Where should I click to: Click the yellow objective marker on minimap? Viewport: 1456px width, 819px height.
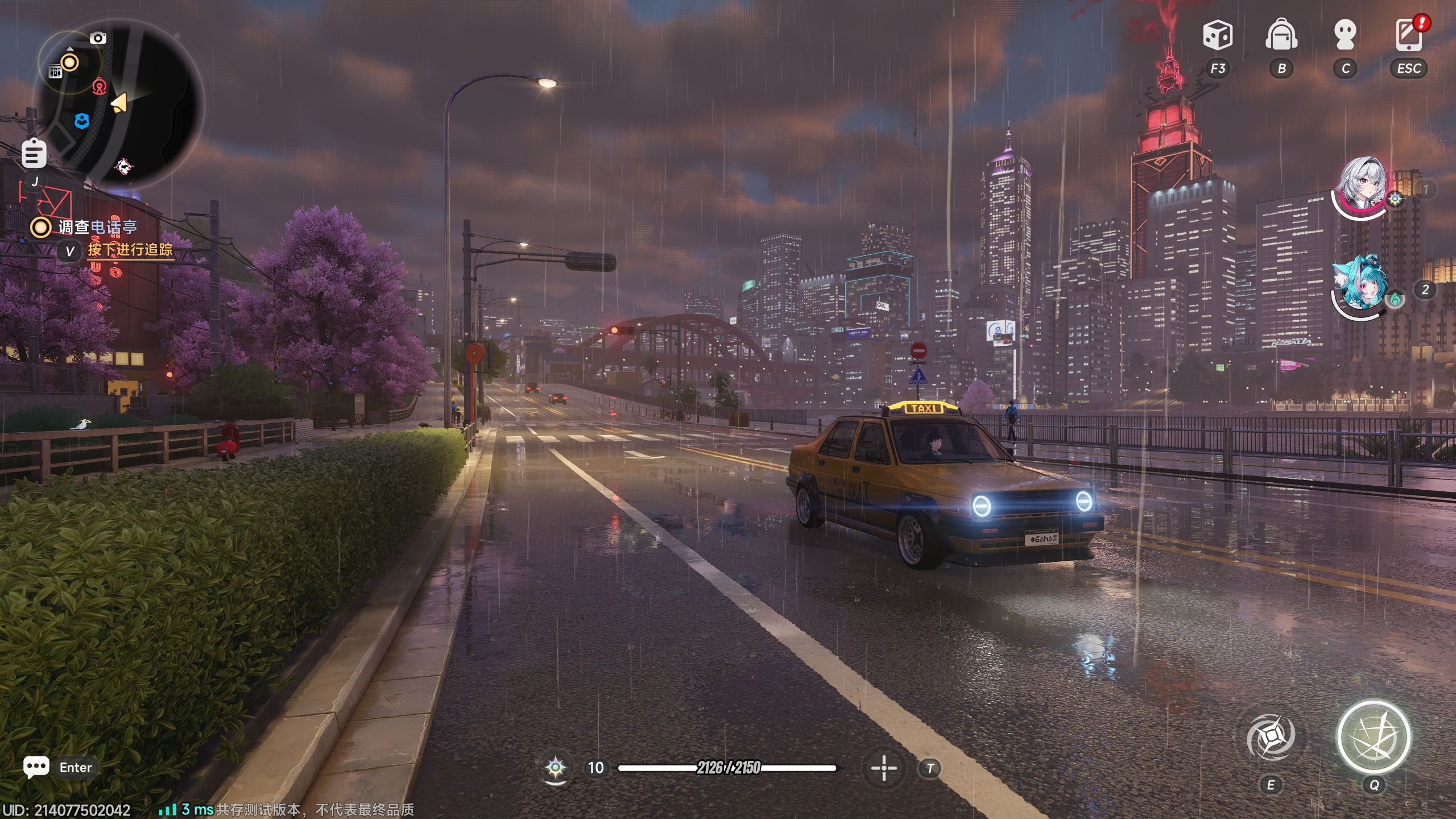pyautogui.click(x=70, y=63)
